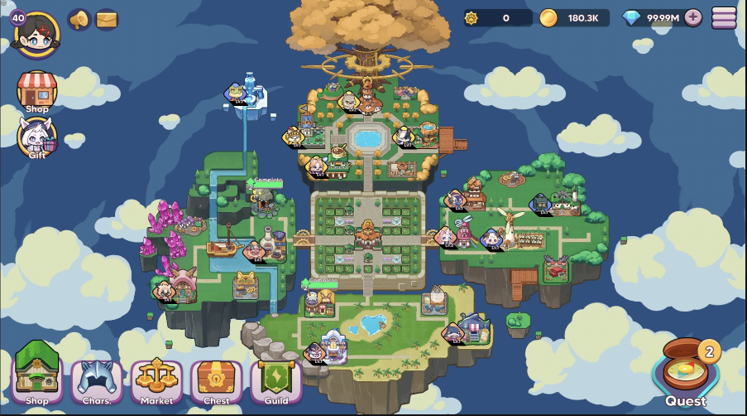Claim the Gift offer icon

tap(37, 138)
